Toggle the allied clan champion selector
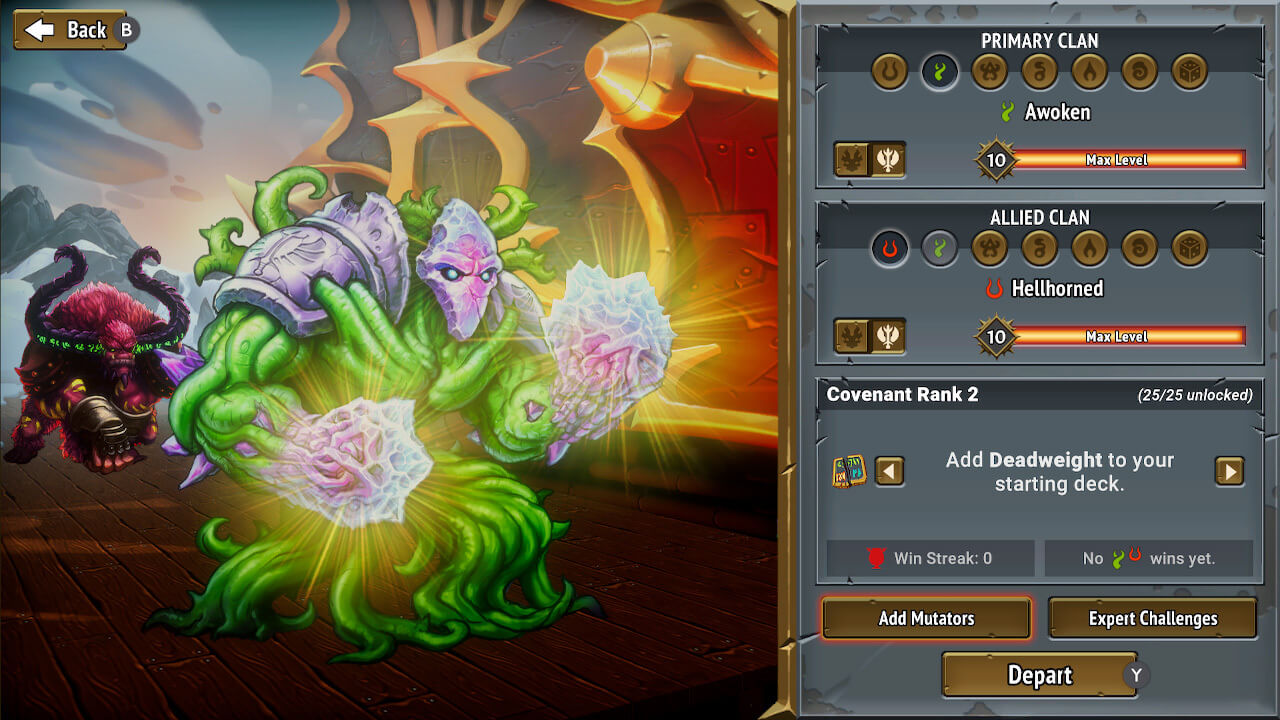Screen dimensions: 1280x720 [870, 336]
